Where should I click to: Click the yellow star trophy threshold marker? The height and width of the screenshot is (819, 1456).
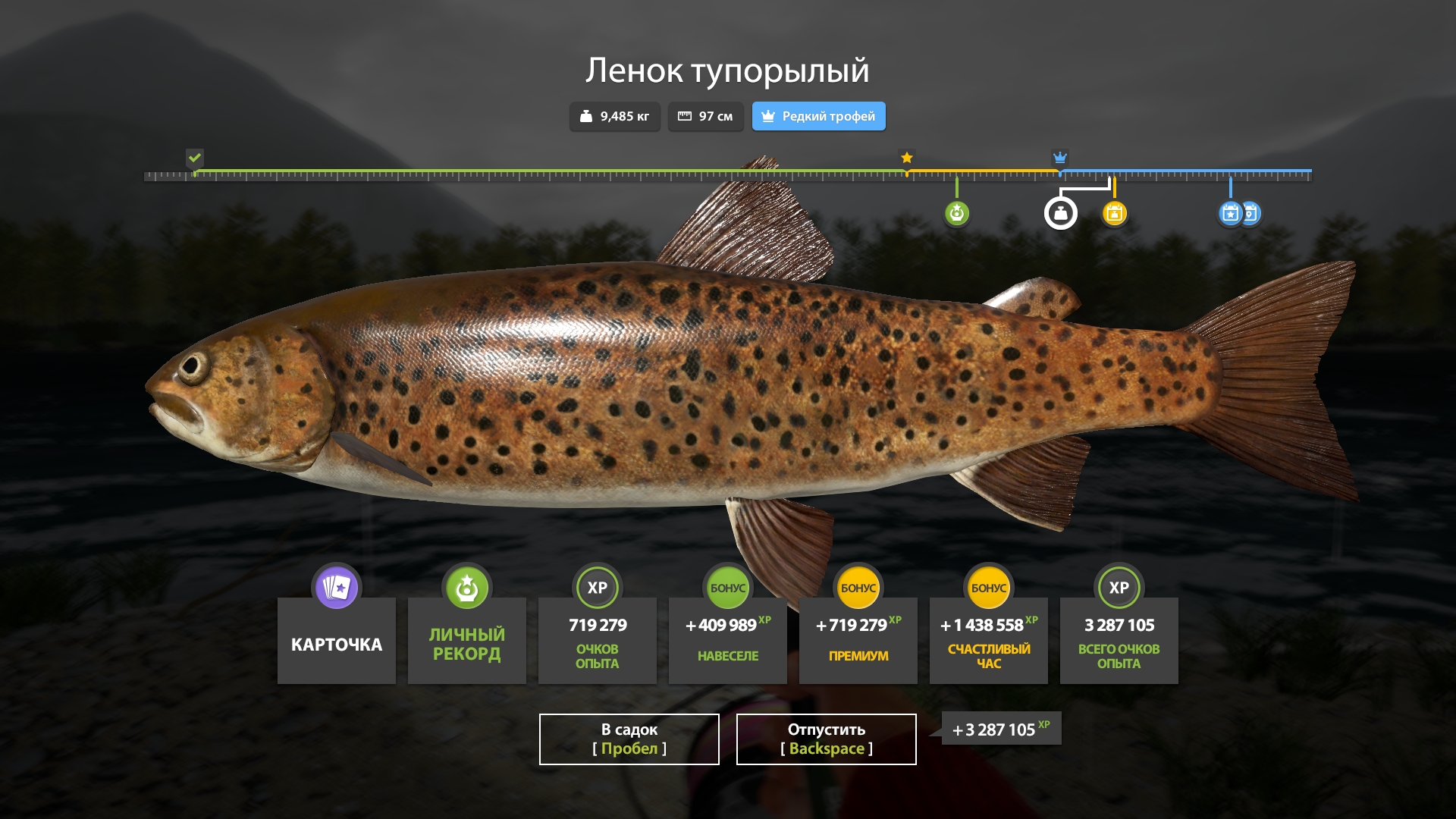907,158
